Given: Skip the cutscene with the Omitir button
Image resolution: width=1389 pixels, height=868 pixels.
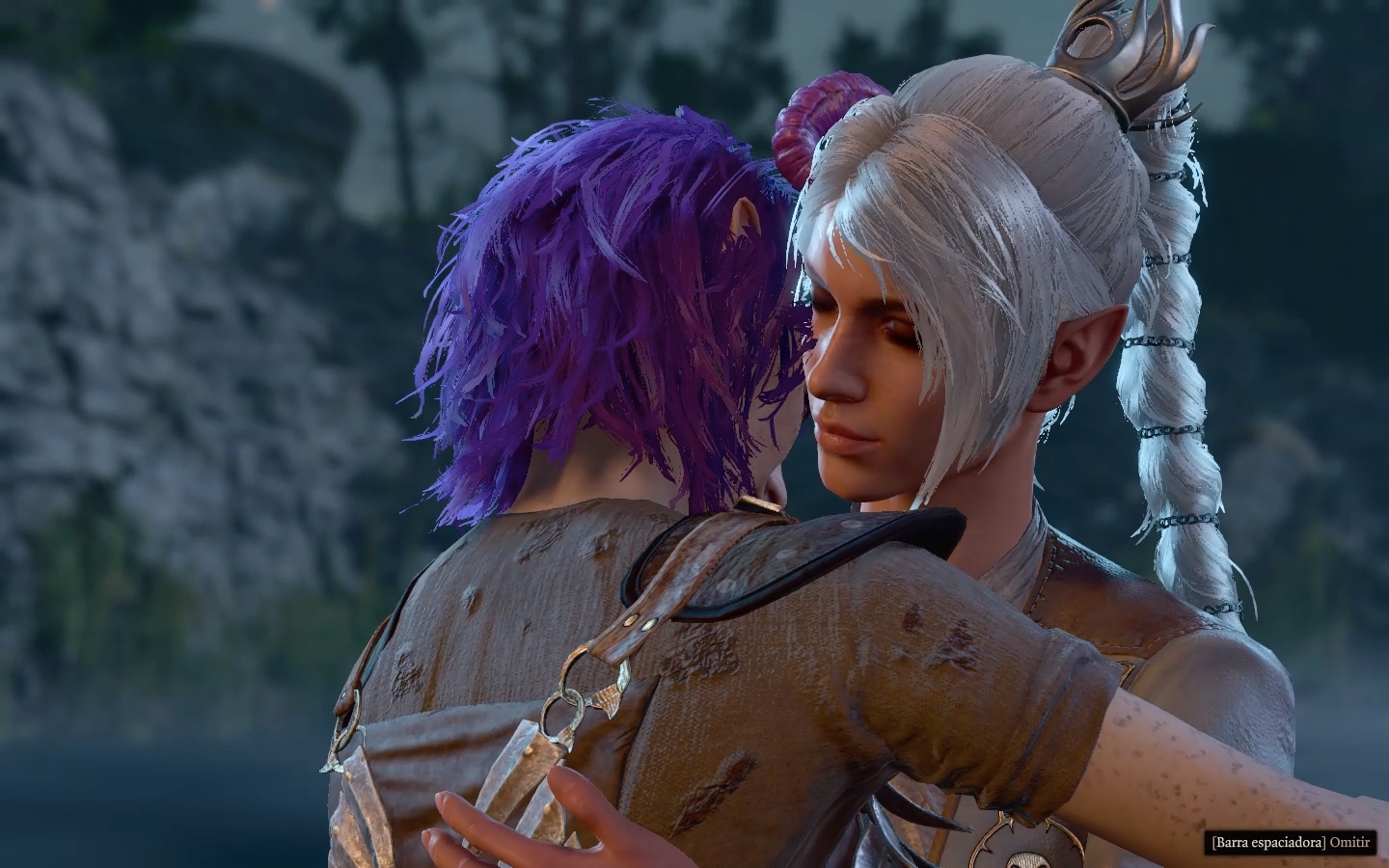Looking at the screenshot, I should click(1348, 842).
